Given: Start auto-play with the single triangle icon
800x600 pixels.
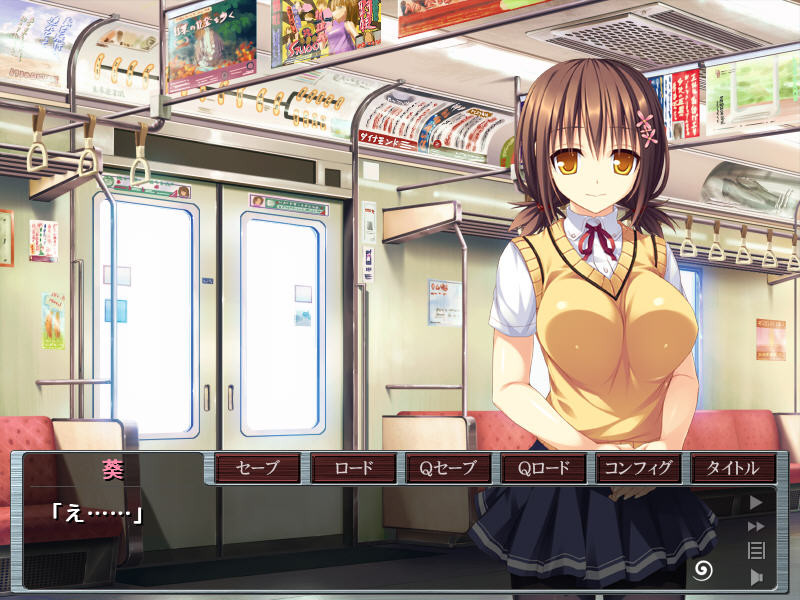Looking at the screenshot, I should tap(756, 502).
